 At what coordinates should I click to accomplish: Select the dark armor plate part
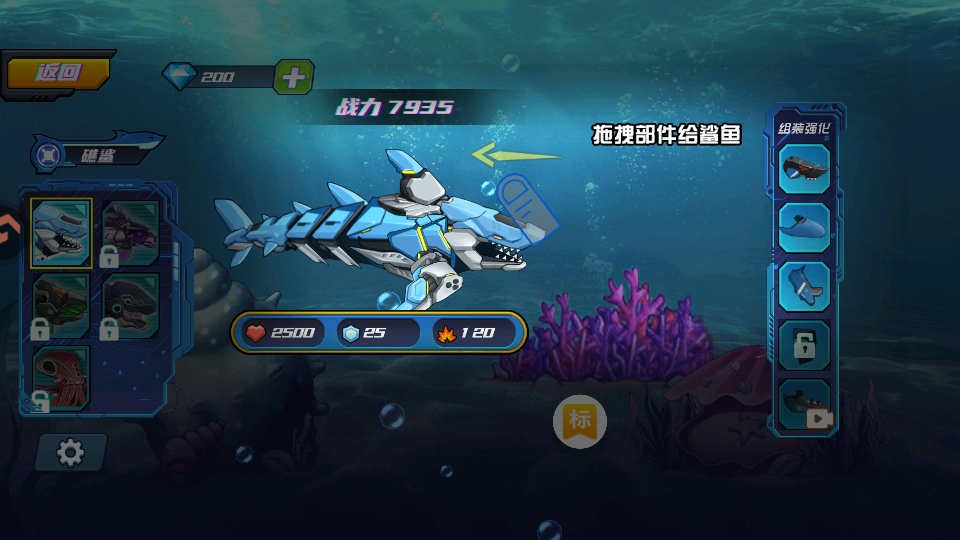coord(805,169)
